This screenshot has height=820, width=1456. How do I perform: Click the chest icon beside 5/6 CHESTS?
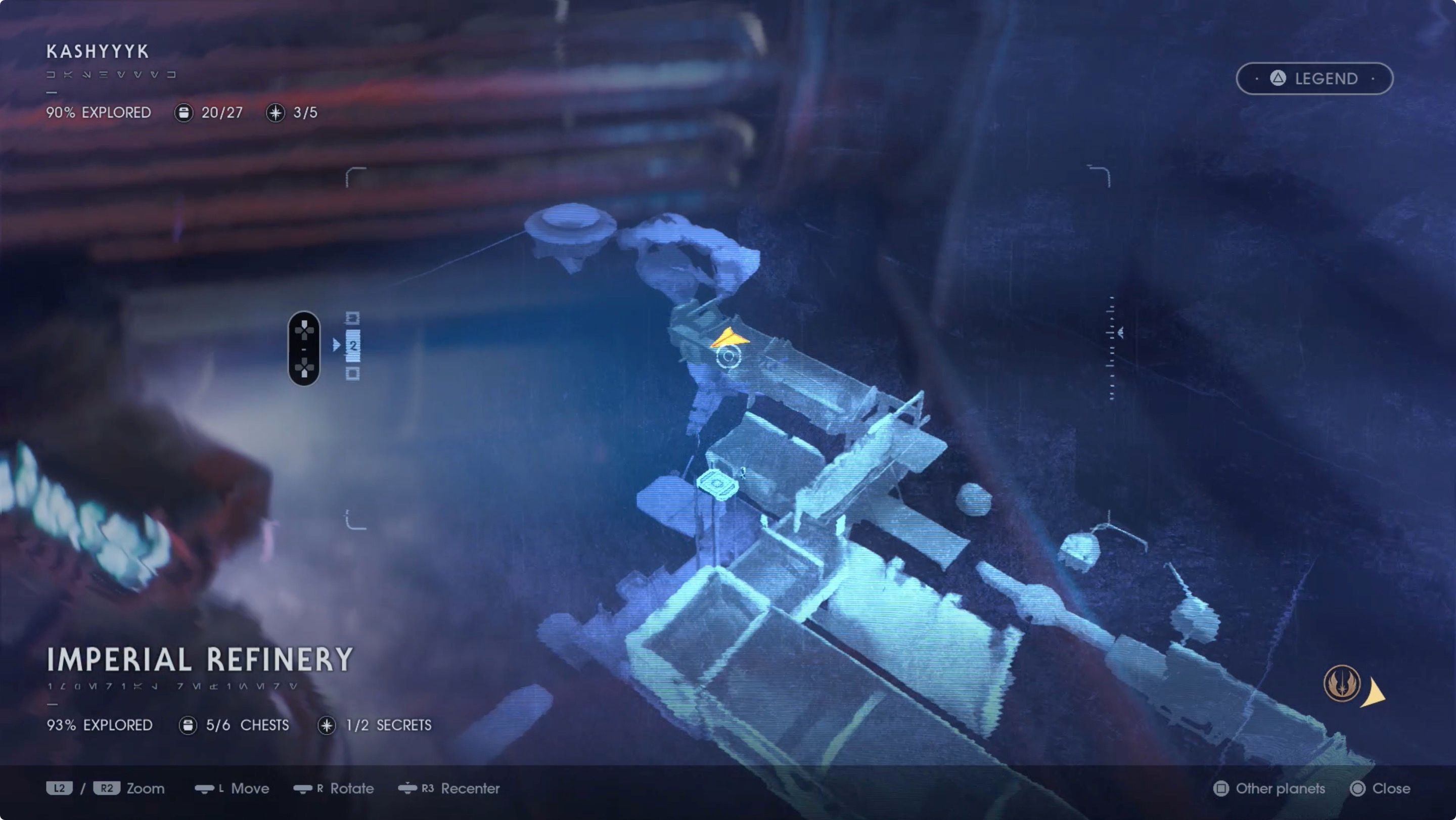(187, 725)
